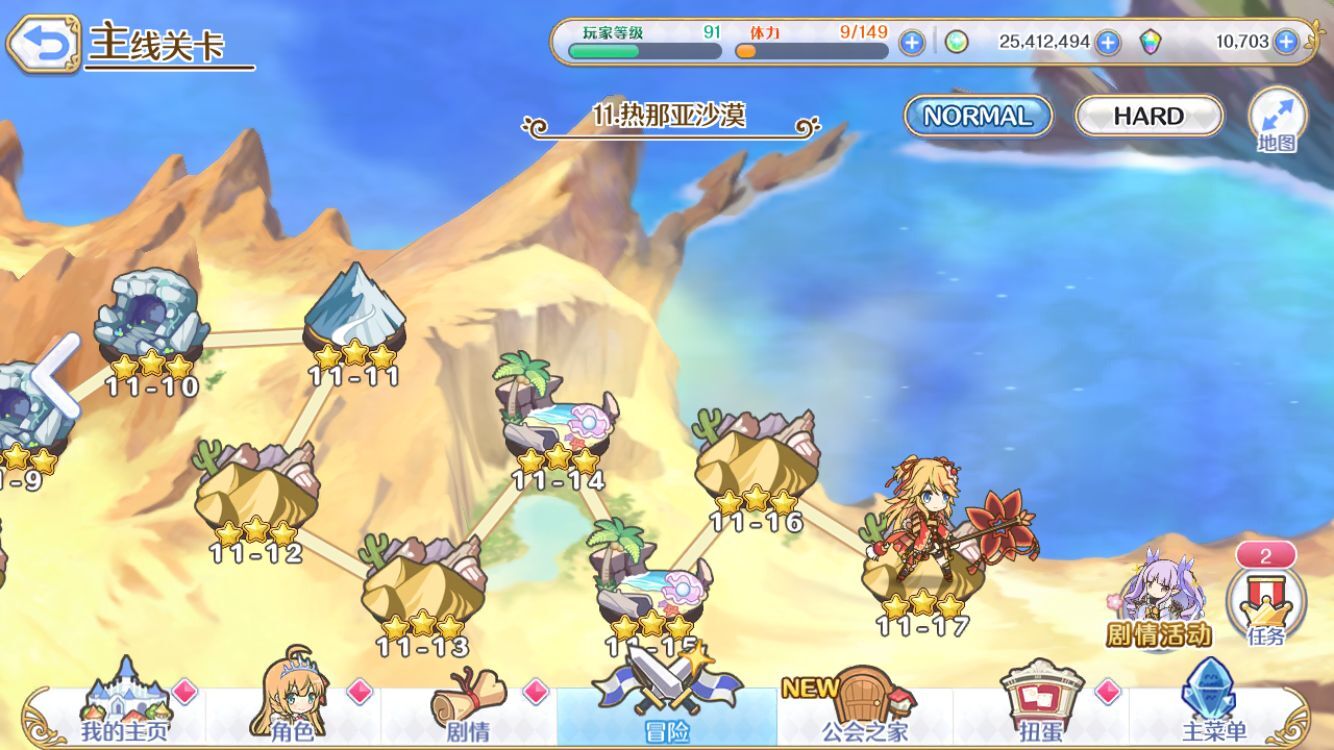Go to 我的主页 home tab
The width and height of the screenshot is (1334, 750).
coord(125,705)
